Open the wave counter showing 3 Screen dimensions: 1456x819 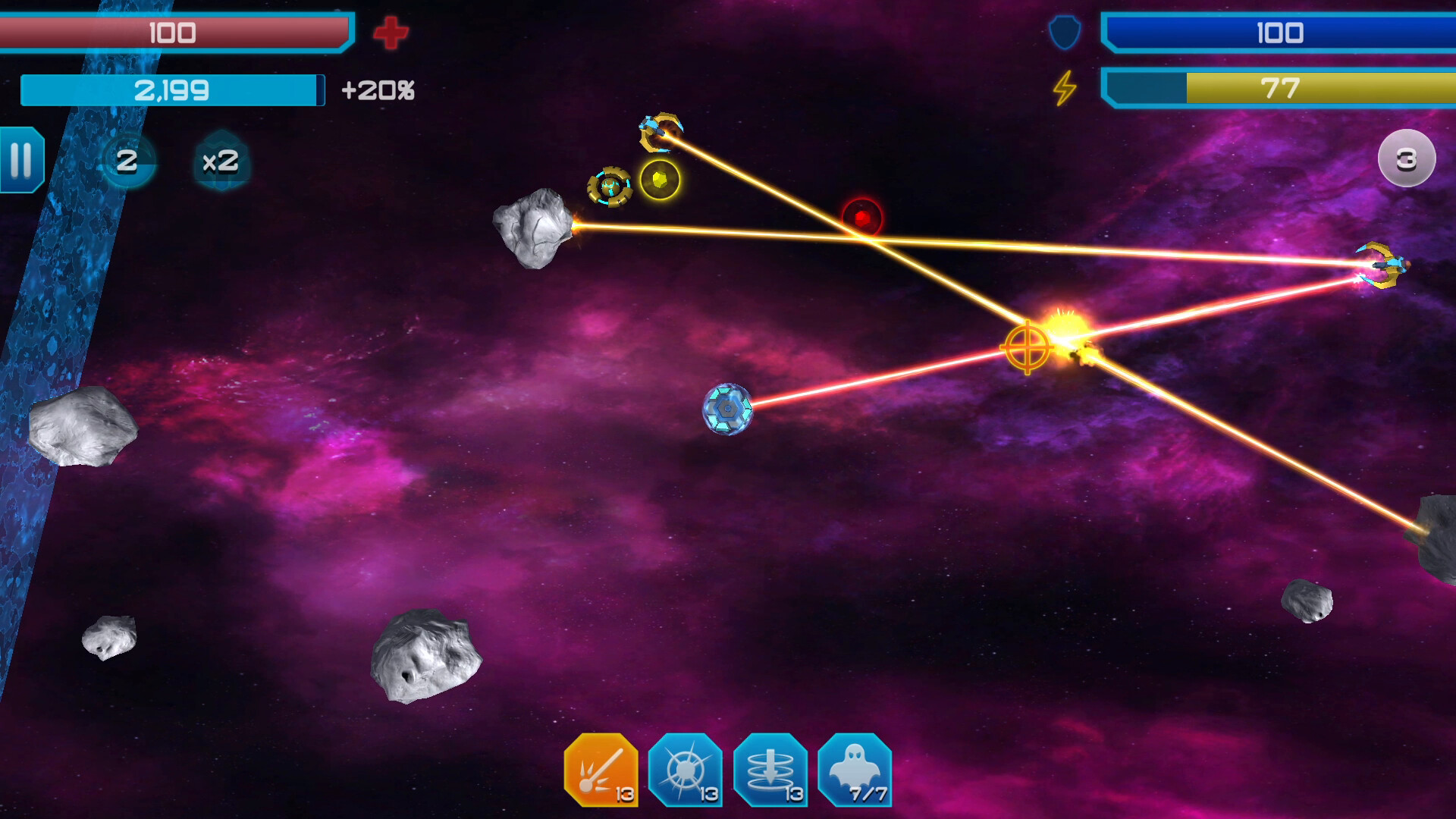click(1408, 158)
